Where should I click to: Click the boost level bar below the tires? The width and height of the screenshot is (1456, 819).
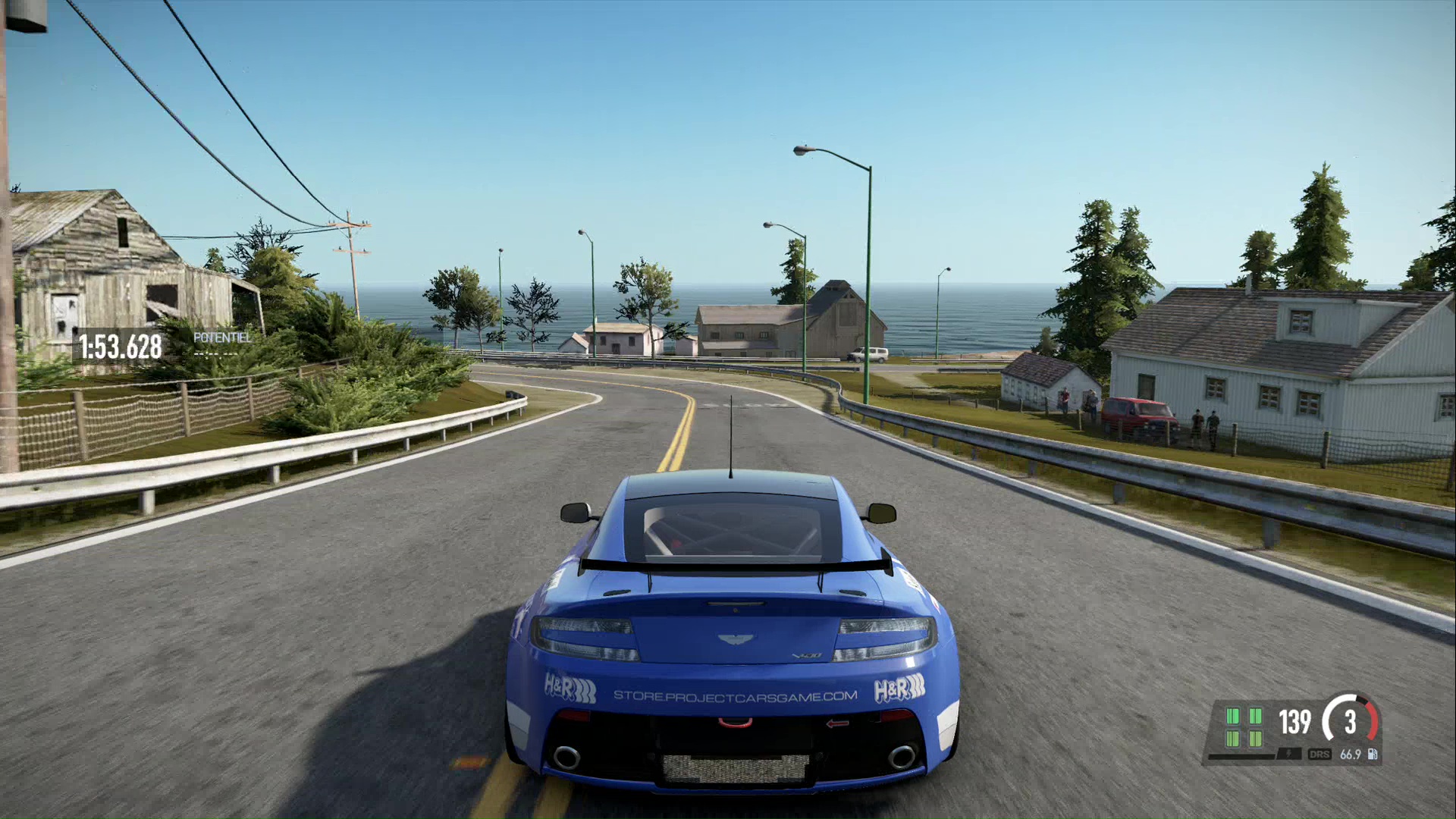click(x=1242, y=758)
